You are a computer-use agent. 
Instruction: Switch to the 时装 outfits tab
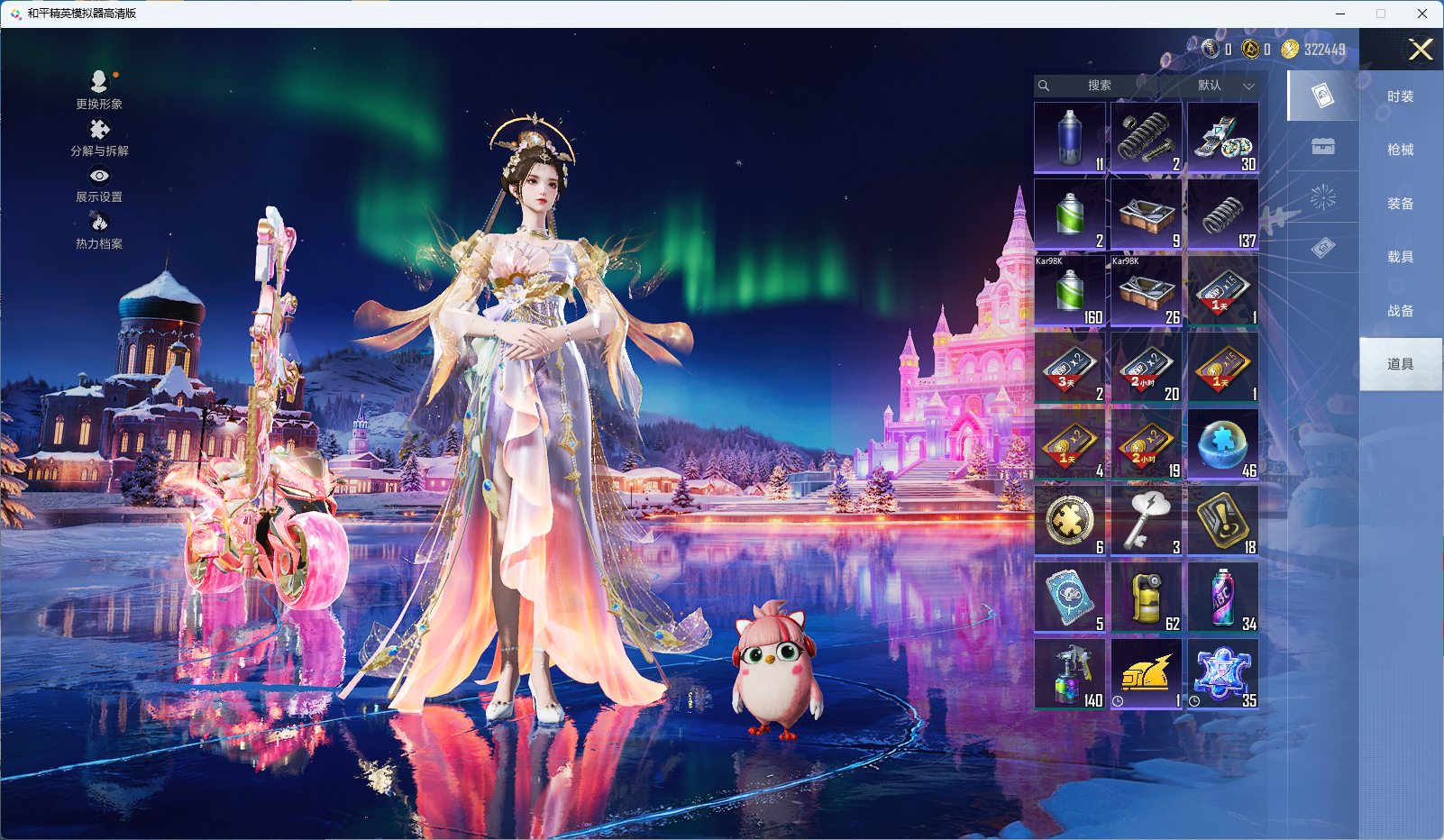[x=1400, y=96]
